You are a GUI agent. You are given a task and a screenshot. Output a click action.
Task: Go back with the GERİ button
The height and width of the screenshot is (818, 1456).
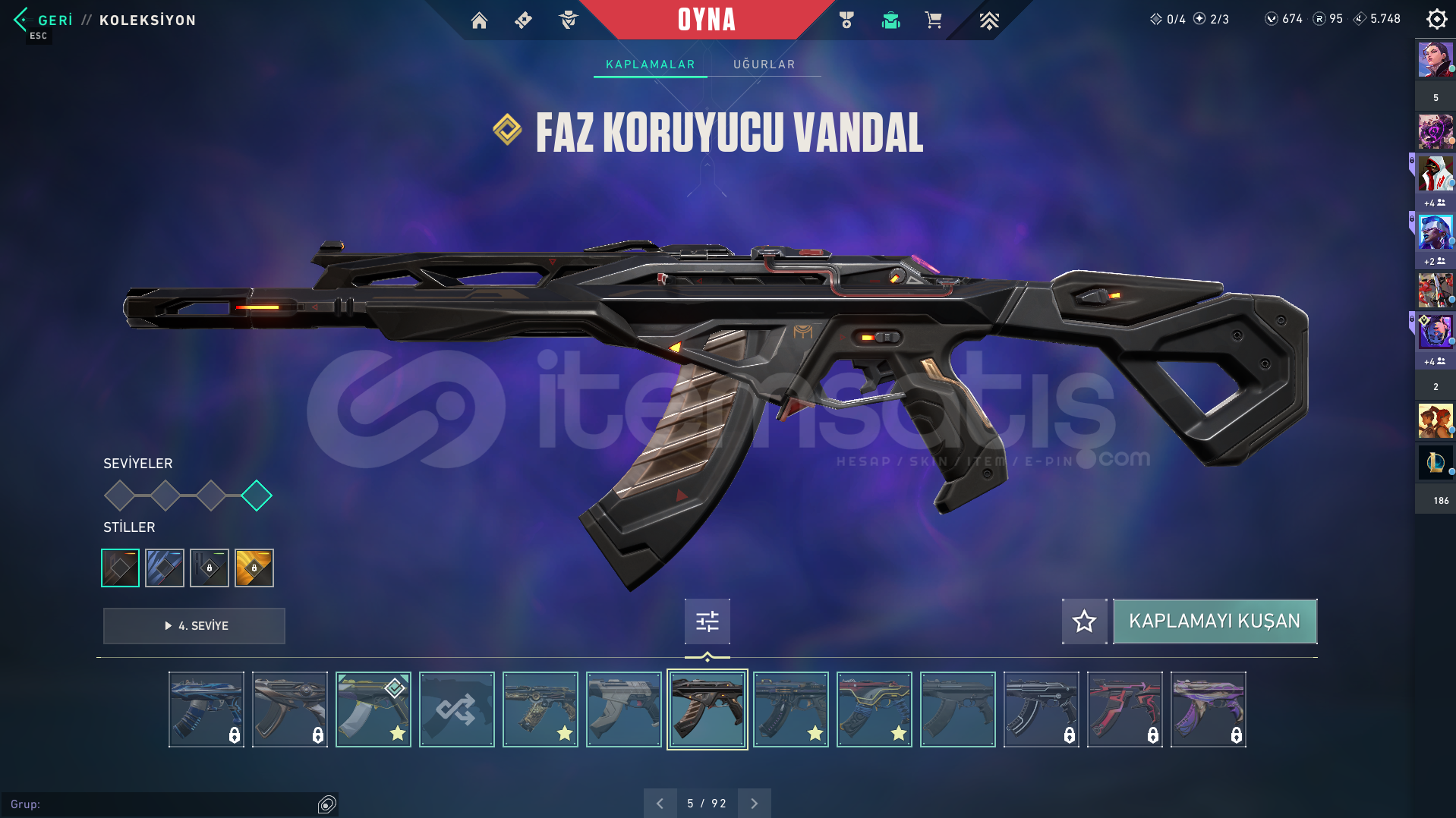(46, 20)
